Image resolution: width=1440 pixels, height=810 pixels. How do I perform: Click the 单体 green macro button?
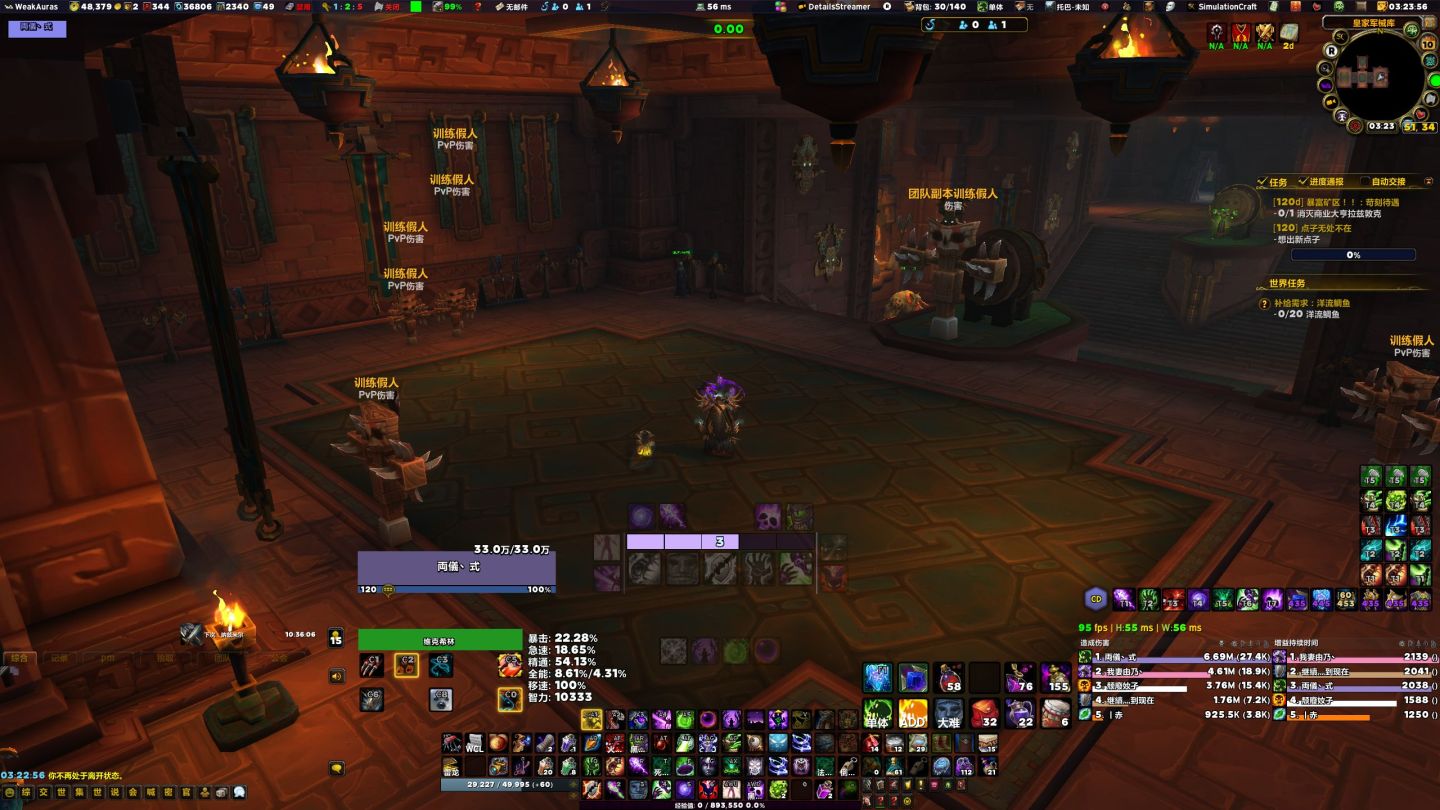[877, 714]
